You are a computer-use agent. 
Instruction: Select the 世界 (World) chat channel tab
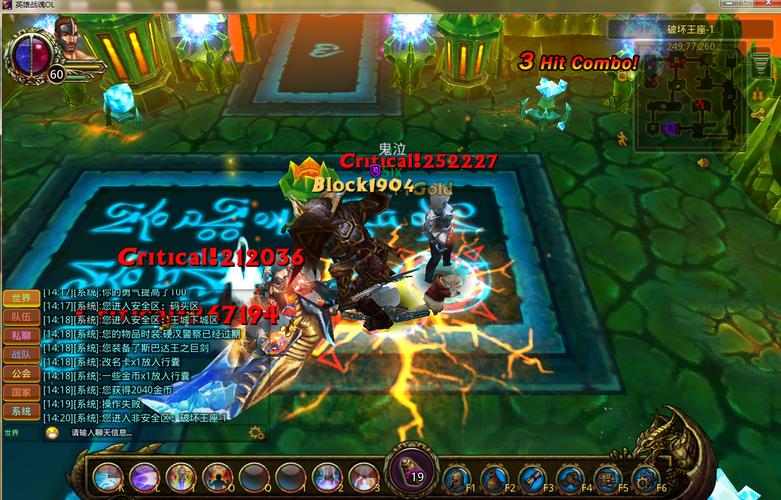coord(20,298)
